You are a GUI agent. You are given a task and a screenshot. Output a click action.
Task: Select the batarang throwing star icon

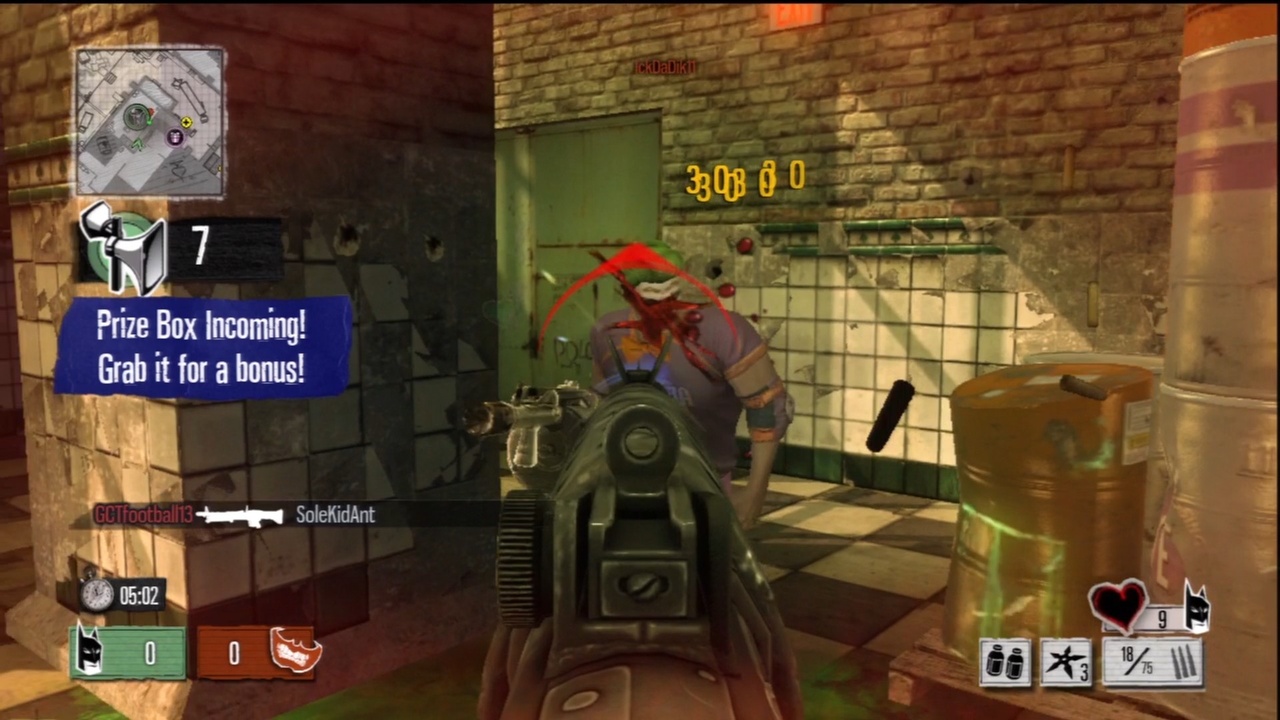click(x=1066, y=660)
